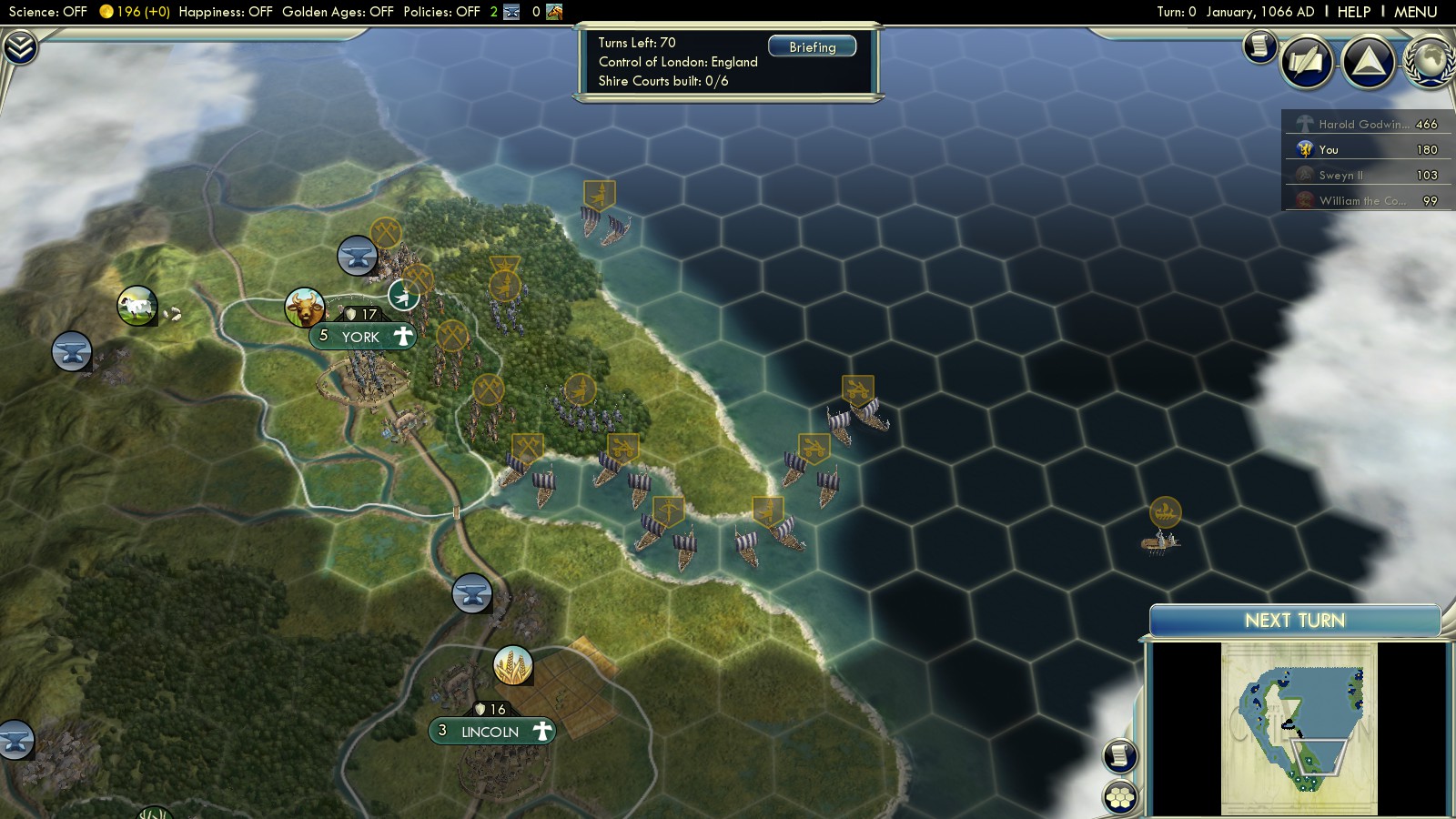
Task: Click the small scroll icon in top-right
Action: click(x=1259, y=45)
